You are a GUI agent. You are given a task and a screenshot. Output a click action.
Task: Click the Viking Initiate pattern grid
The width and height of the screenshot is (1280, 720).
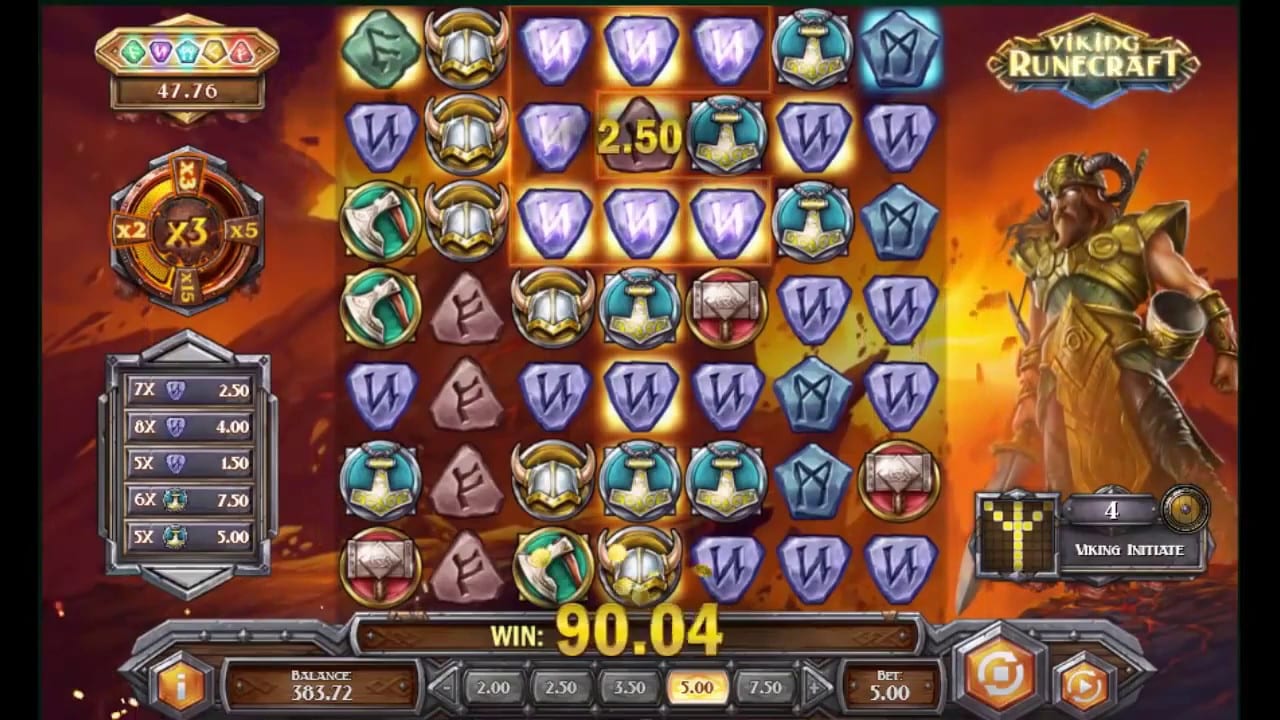(x=1018, y=535)
